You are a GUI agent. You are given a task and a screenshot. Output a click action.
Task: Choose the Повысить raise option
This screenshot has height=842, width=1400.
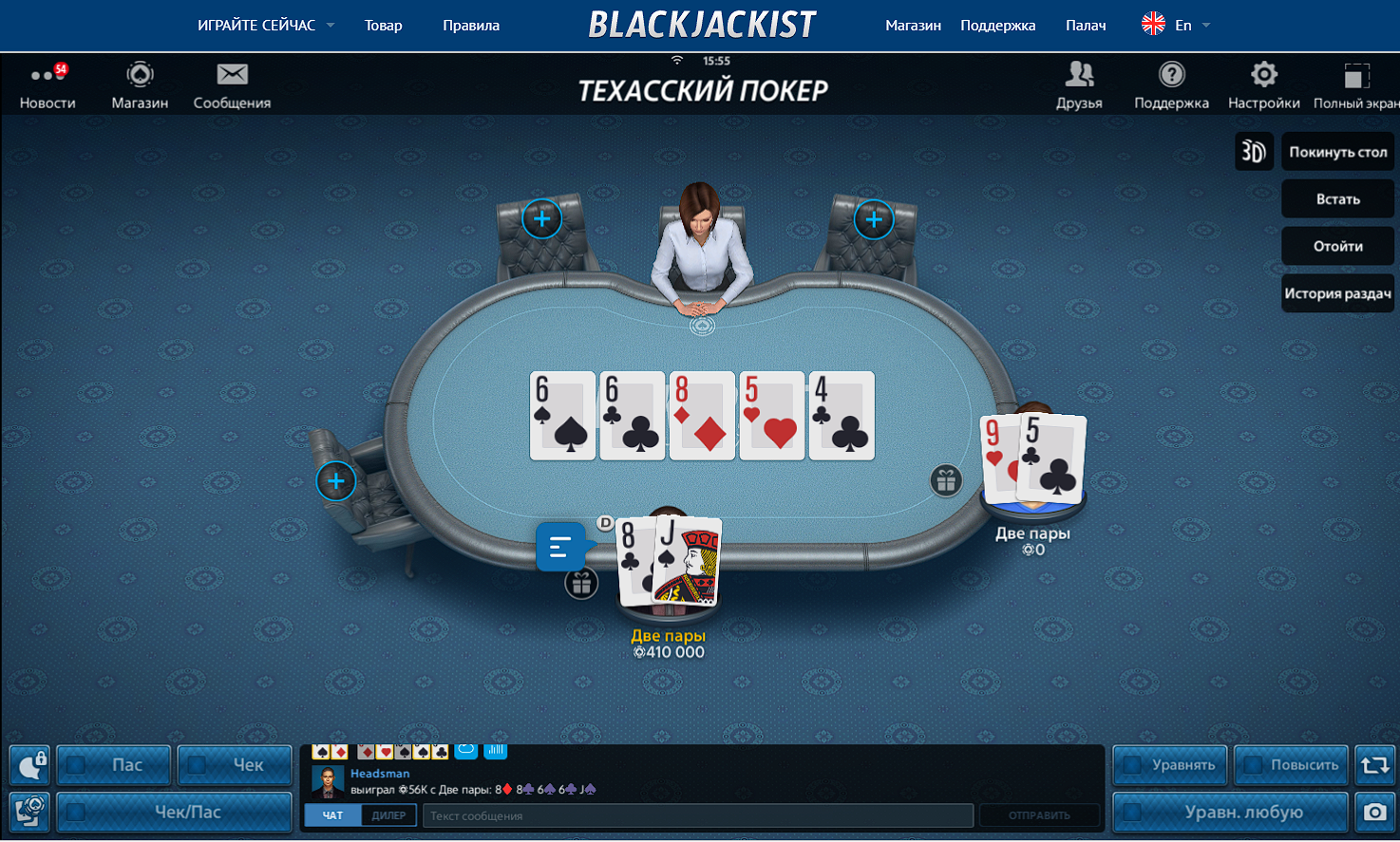pos(1254,765)
